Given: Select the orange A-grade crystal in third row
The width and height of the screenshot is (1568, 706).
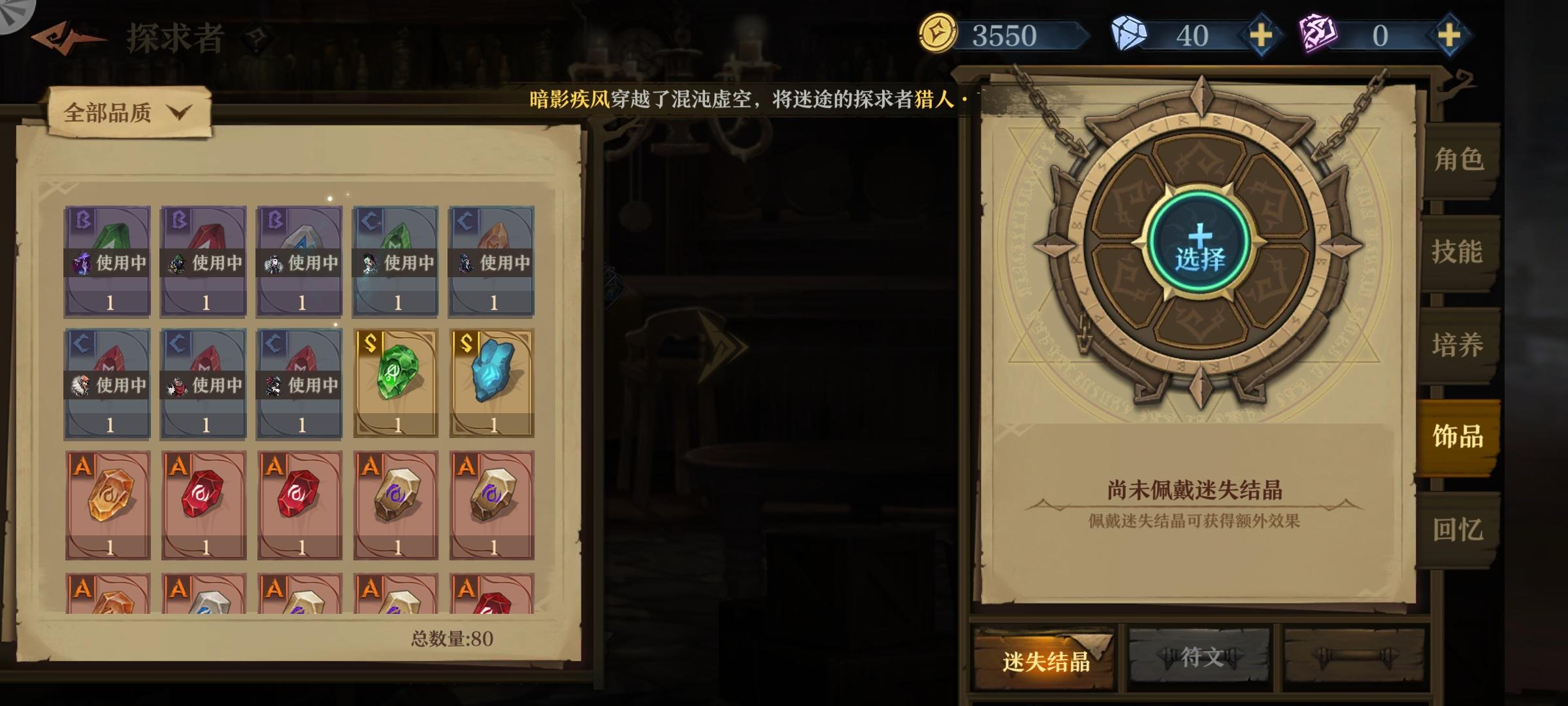Looking at the screenshot, I should [x=107, y=503].
